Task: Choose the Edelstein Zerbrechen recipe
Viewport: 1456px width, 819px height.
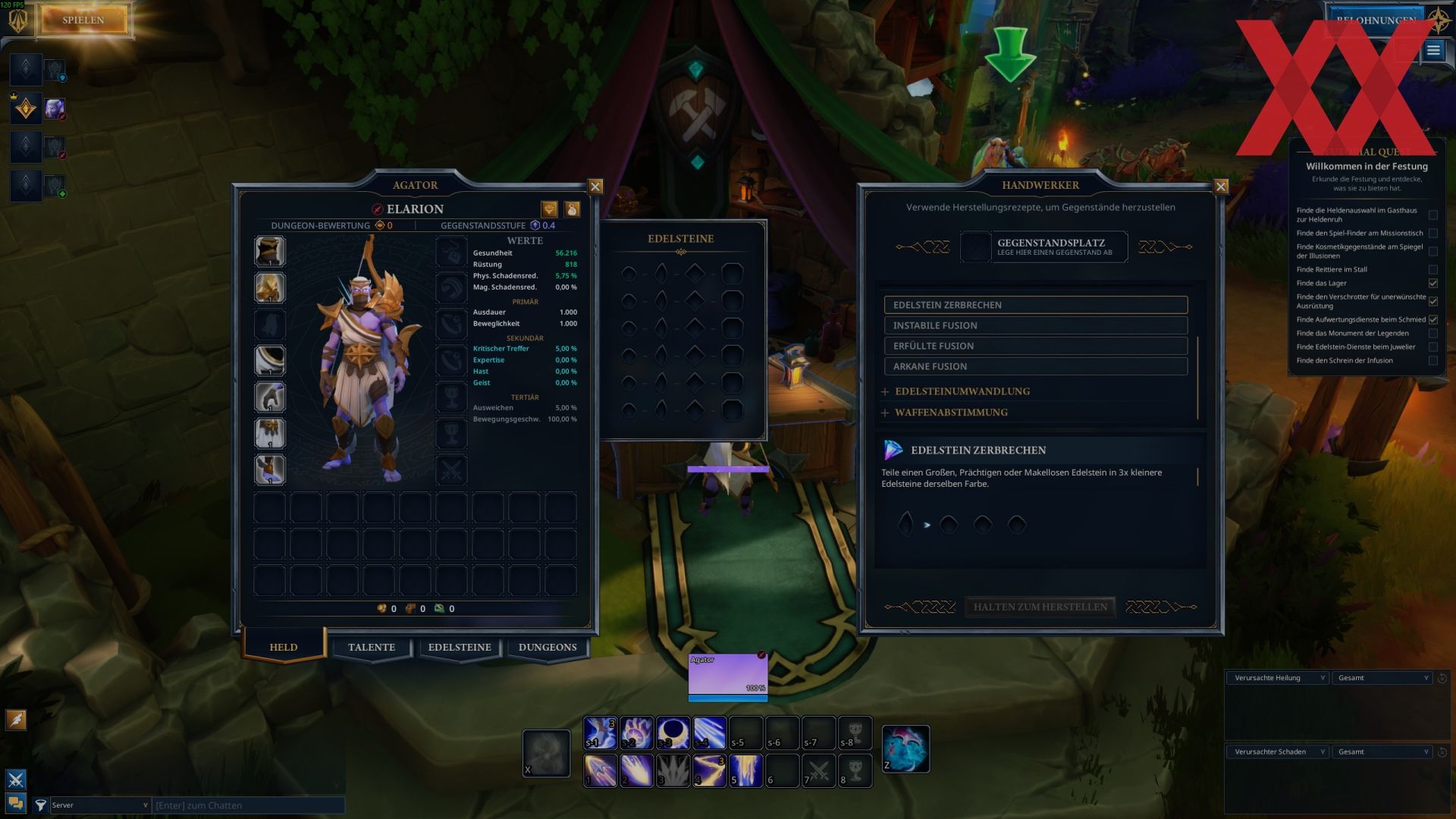Action: [x=1035, y=305]
